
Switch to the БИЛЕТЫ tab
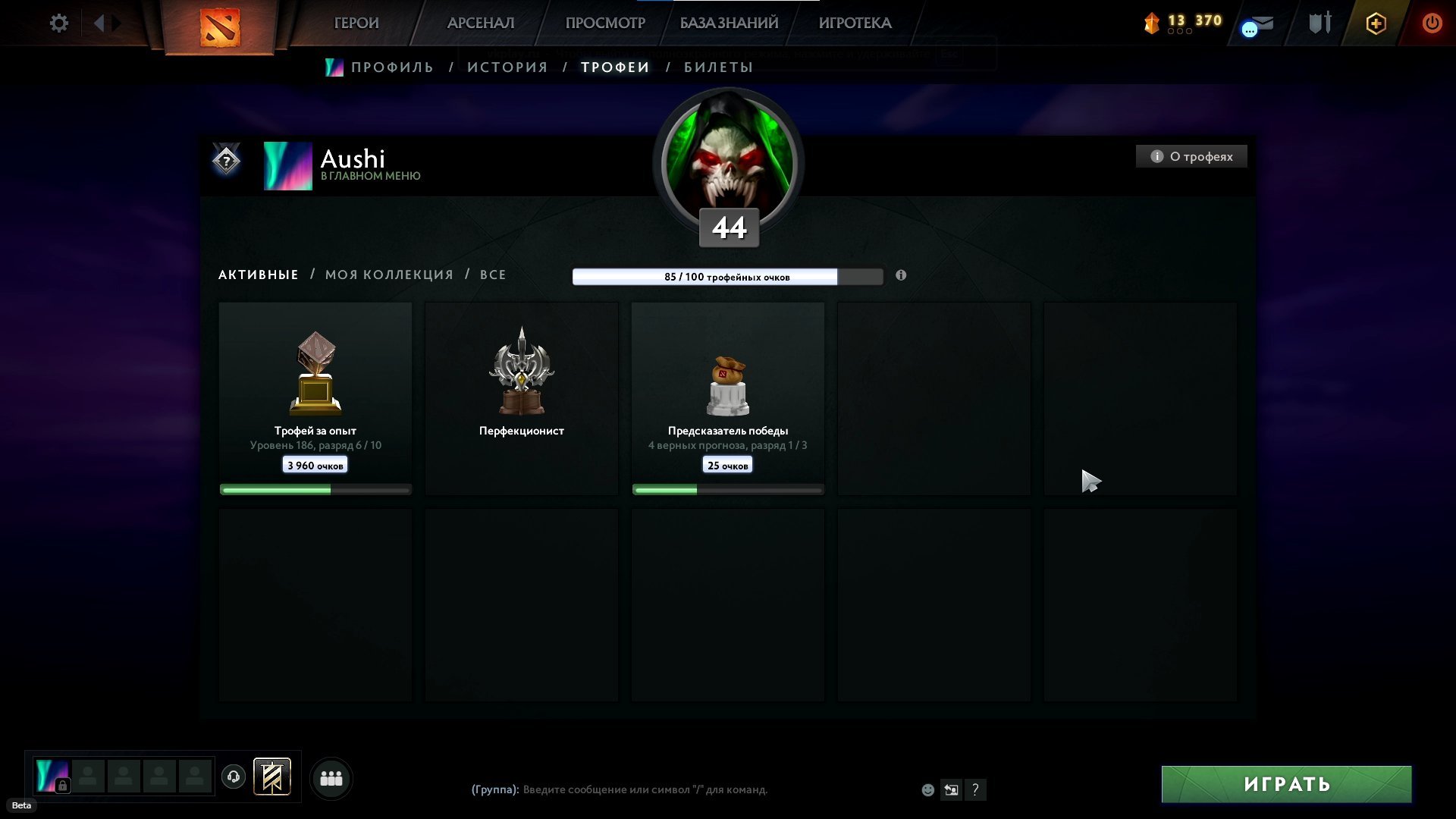[718, 67]
